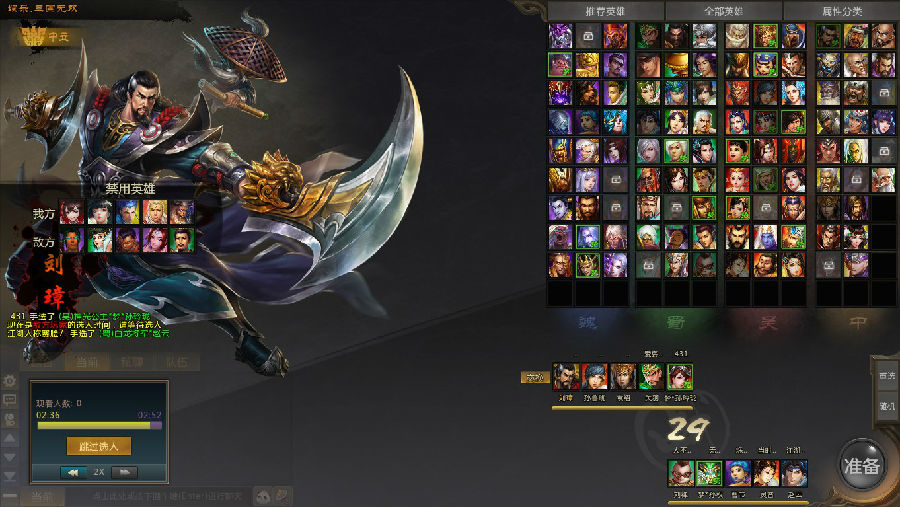This screenshot has width=900, height=507.
Task: Select 刘璋 portrait in the top team row
Action: coord(567,377)
